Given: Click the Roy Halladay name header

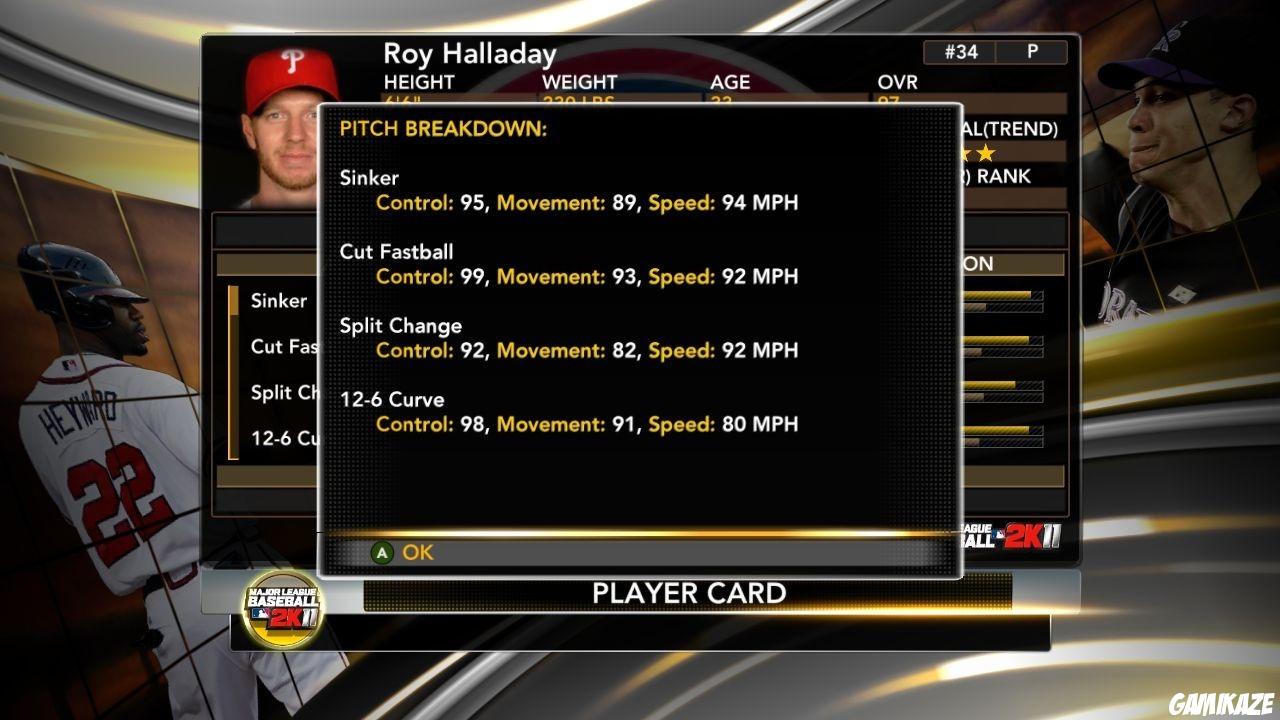Looking at the screenshot, I should [x=470, y=54].
